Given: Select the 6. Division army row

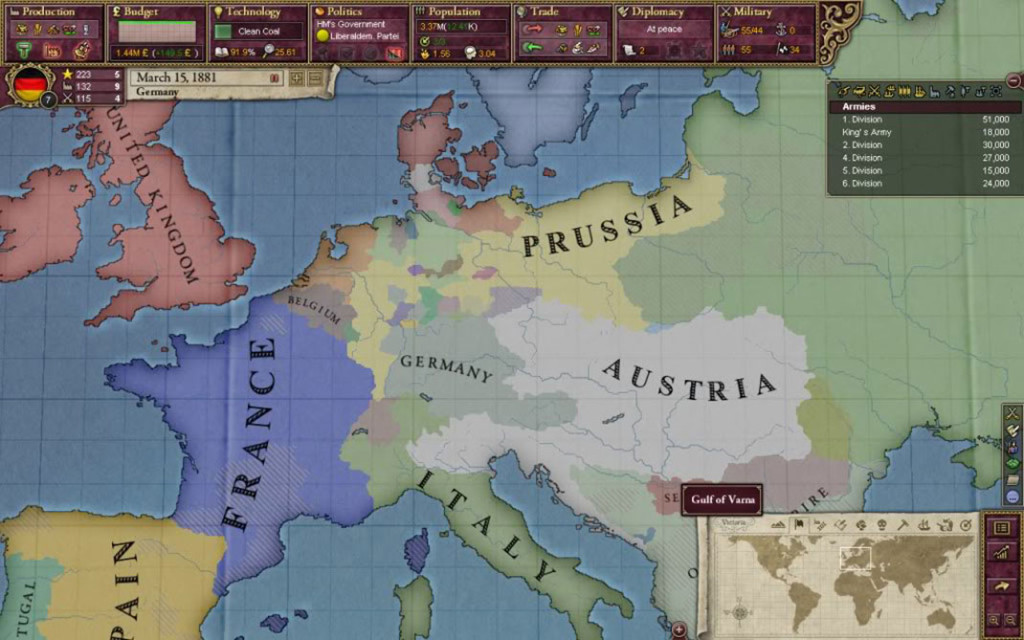Looking at the screenshot, I should point(918,184).
